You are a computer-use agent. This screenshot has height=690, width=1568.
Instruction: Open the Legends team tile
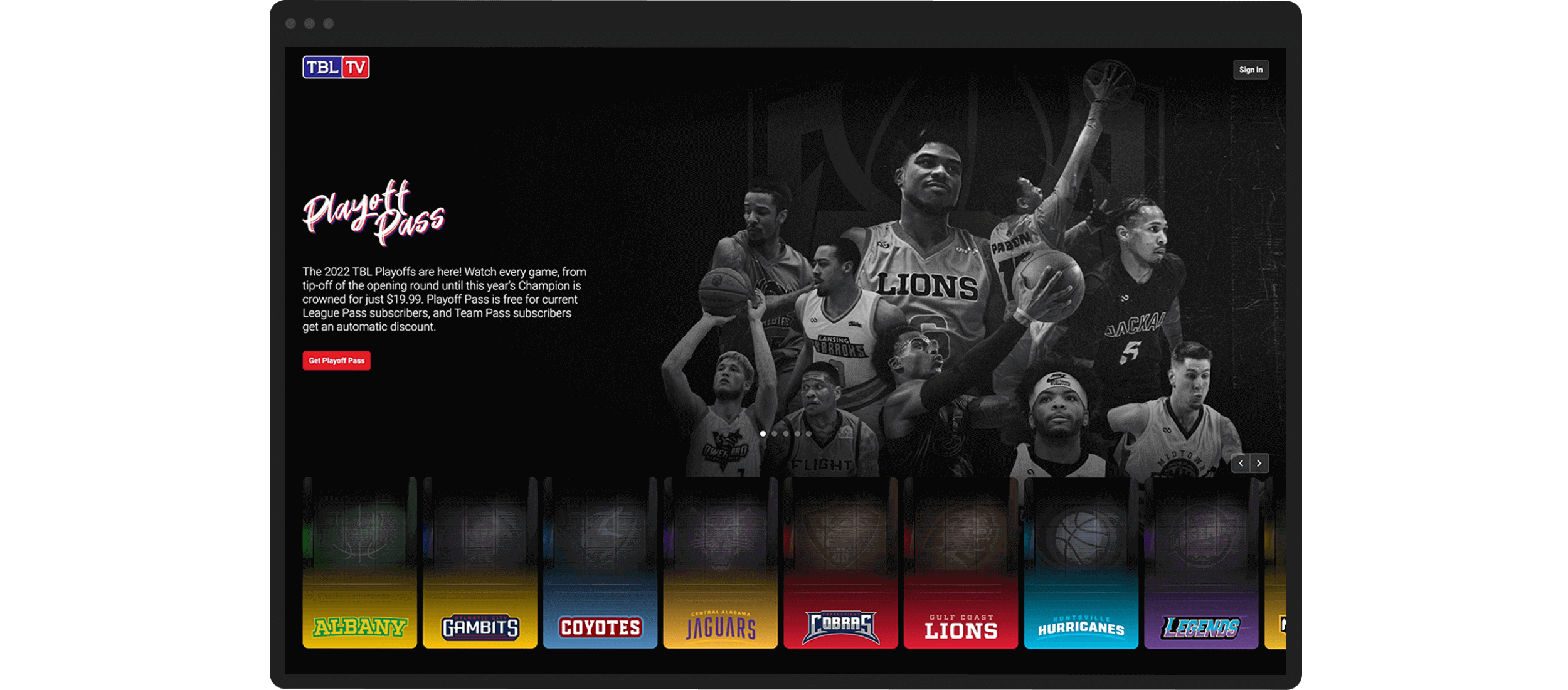(x=1201, y=563)
